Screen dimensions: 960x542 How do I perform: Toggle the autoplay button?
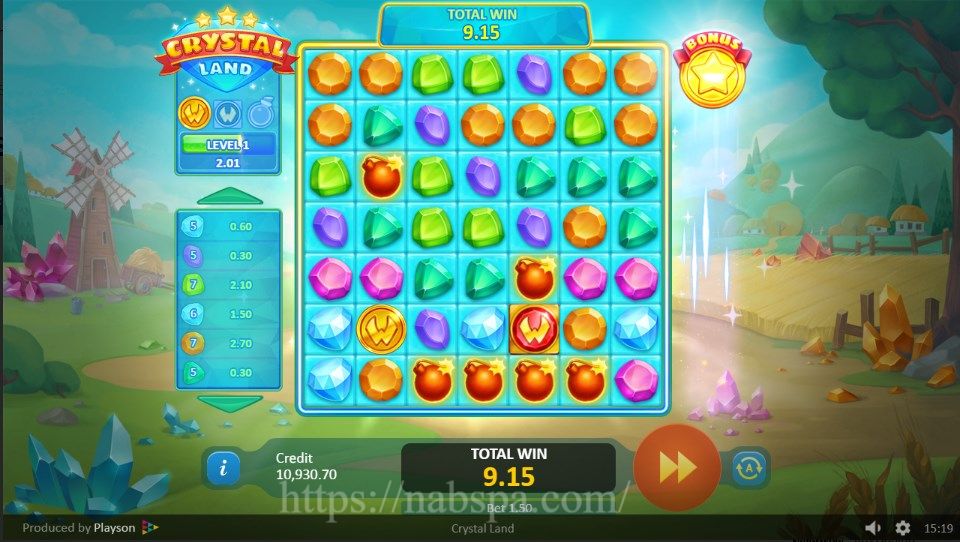coord(750,467)
